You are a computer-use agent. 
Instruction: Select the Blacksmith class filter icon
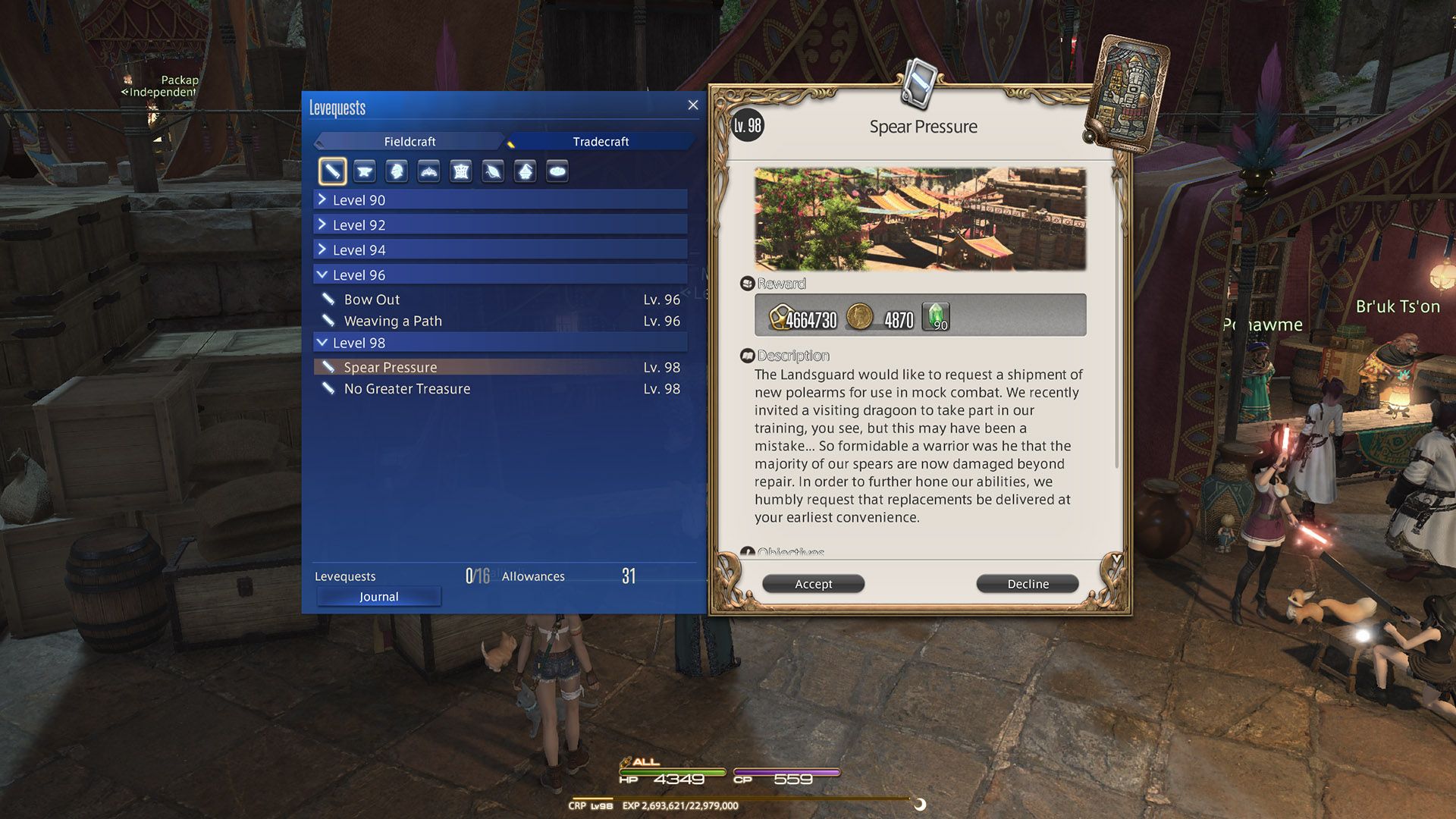tap(365, 170)
